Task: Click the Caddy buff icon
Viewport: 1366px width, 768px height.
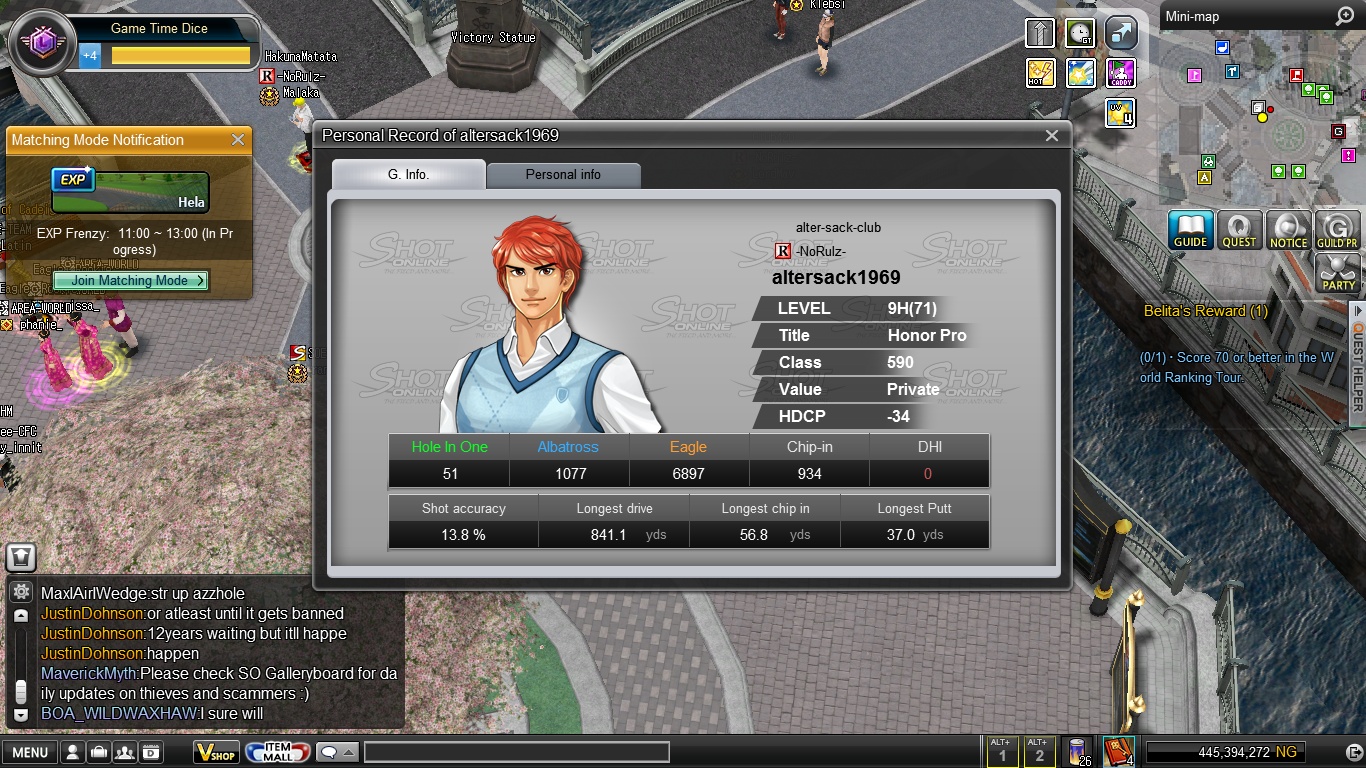Action: pyautogui.click(x=1121, y=73)
